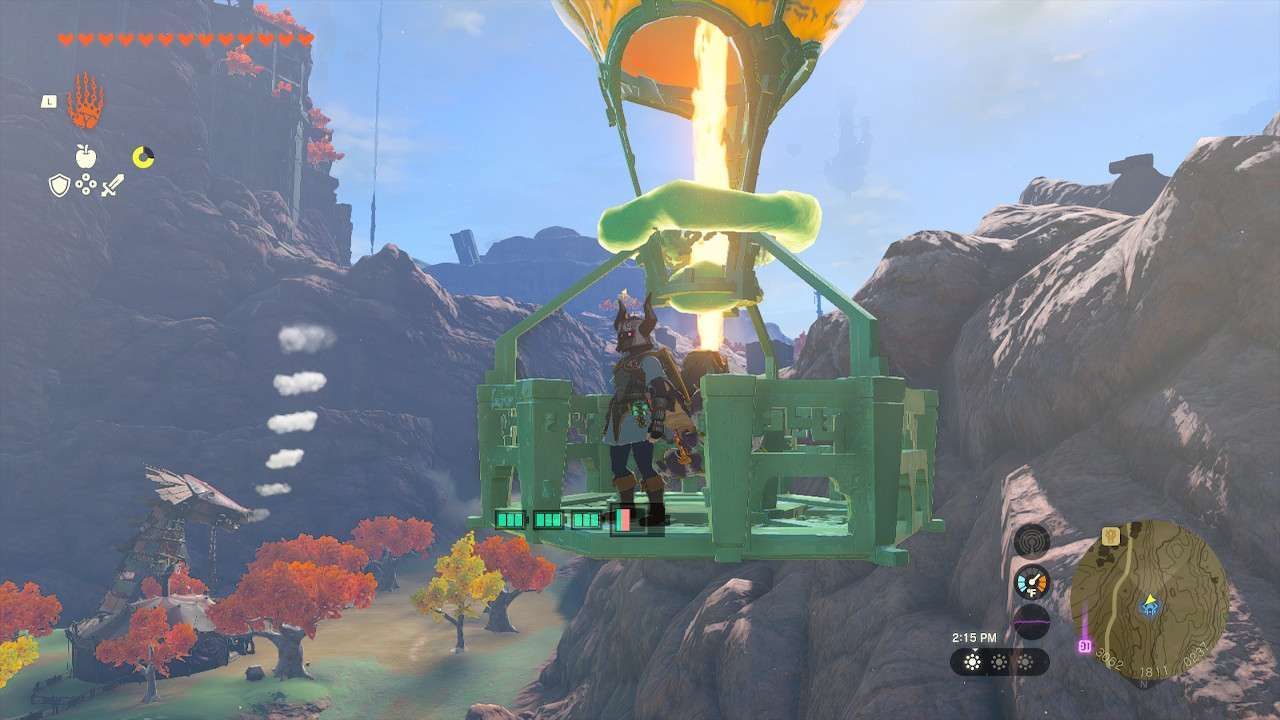Click the sword icon near the shield
Viewport: 1280px width, 720px height.
[113, 185]
